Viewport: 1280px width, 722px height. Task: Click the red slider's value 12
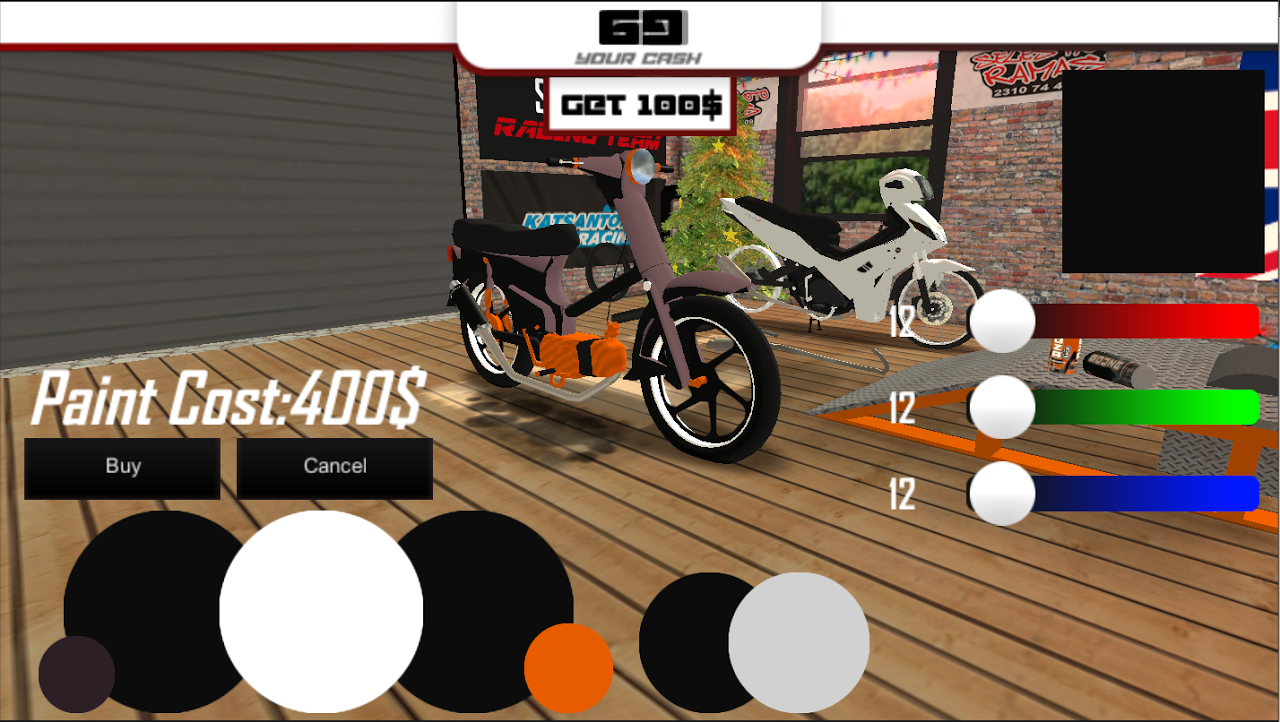pyautogui.click(x=905, y=322)
